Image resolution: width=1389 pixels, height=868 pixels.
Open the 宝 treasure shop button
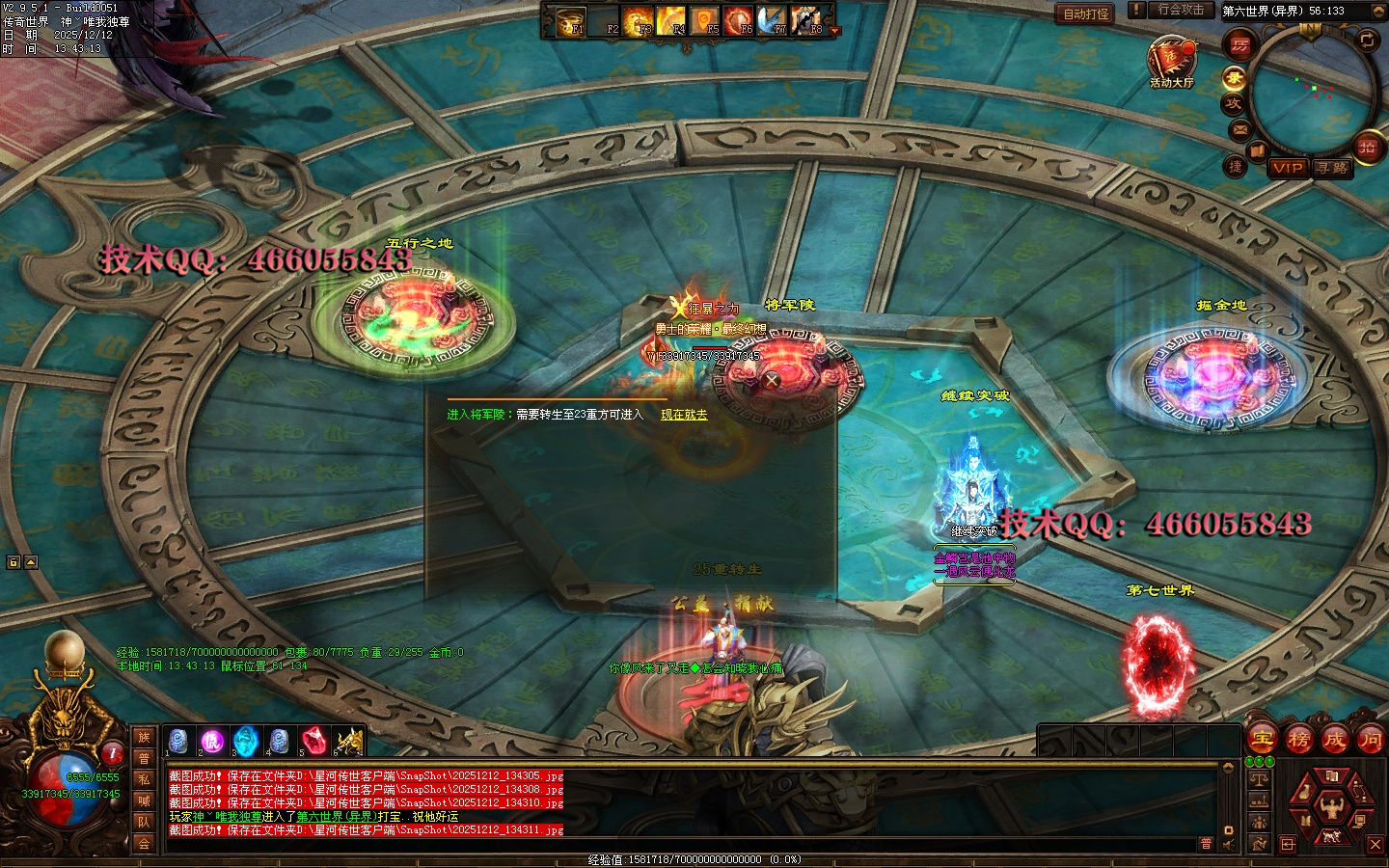coord(1262,740)
